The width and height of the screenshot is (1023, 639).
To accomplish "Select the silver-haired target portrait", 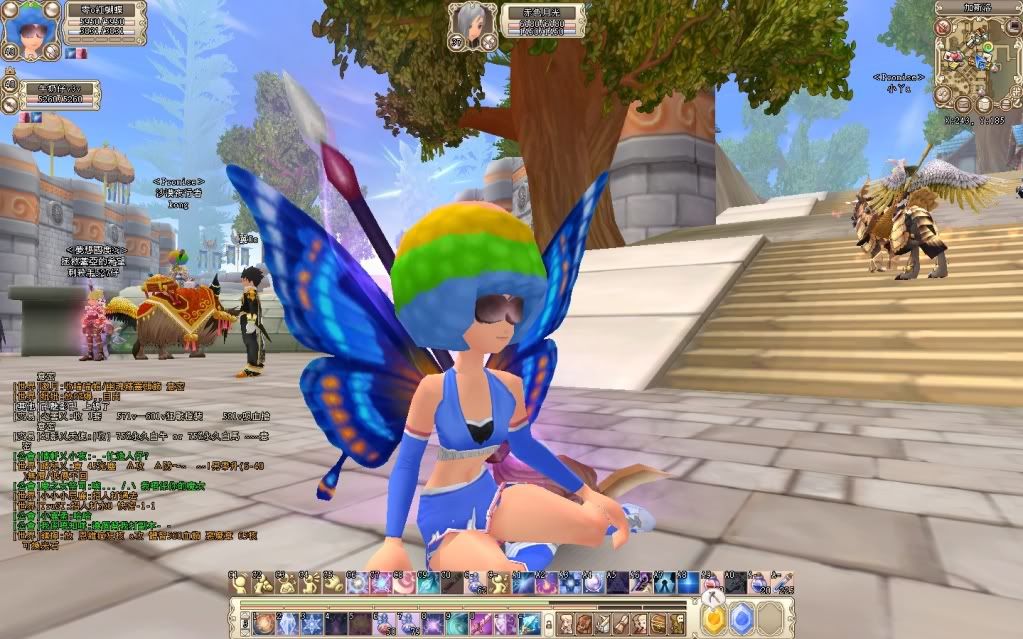I will tap(473, 24).
